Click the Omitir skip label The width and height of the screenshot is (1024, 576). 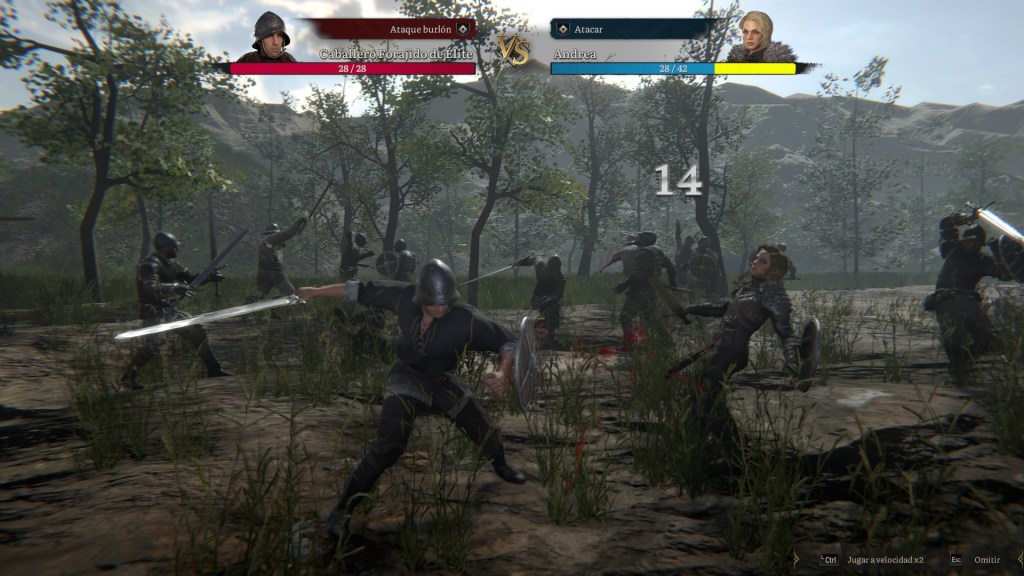point(986,560)
